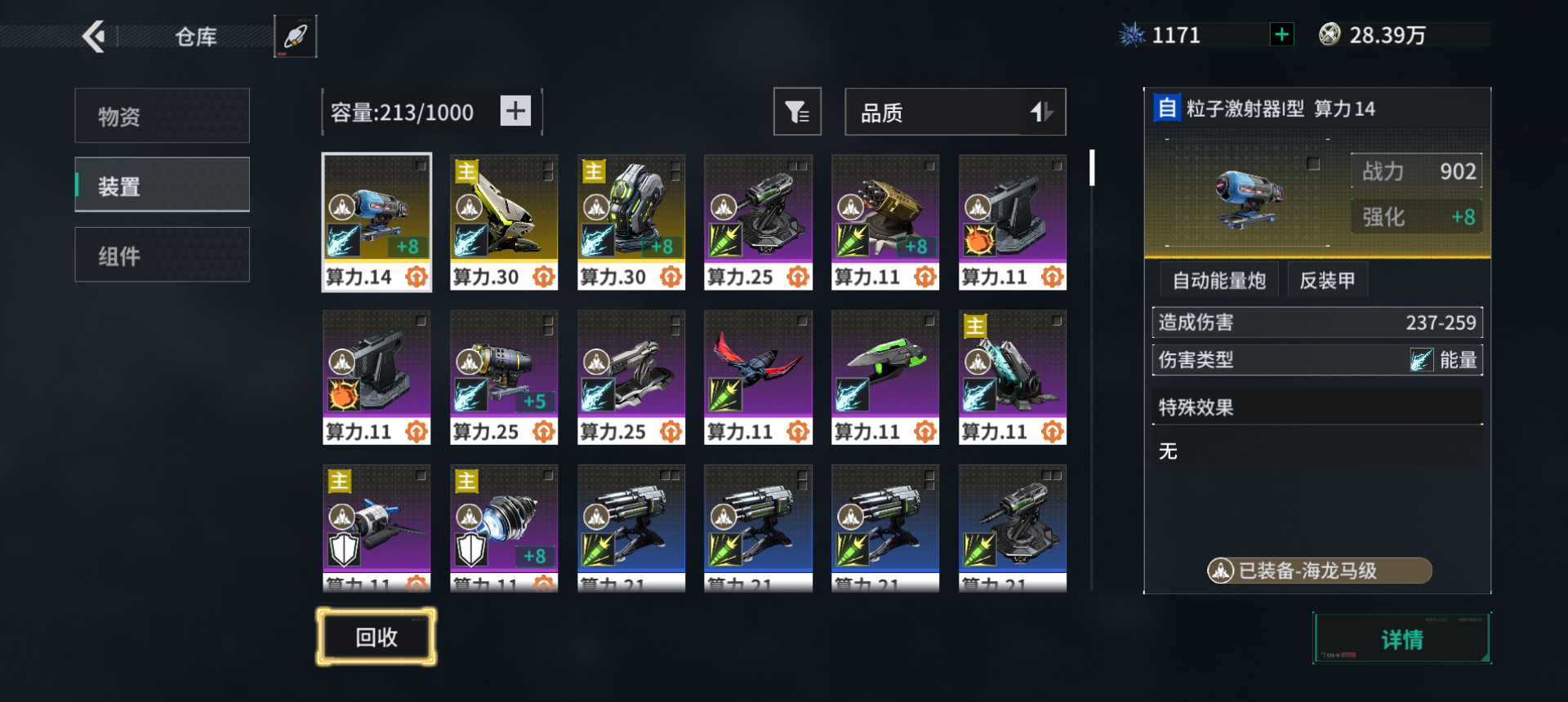The width and height of the screenshot is (1568, 702).
Task: Tap the upgrade arrow on the 算力.30 weapon
Action: (545, 277)
